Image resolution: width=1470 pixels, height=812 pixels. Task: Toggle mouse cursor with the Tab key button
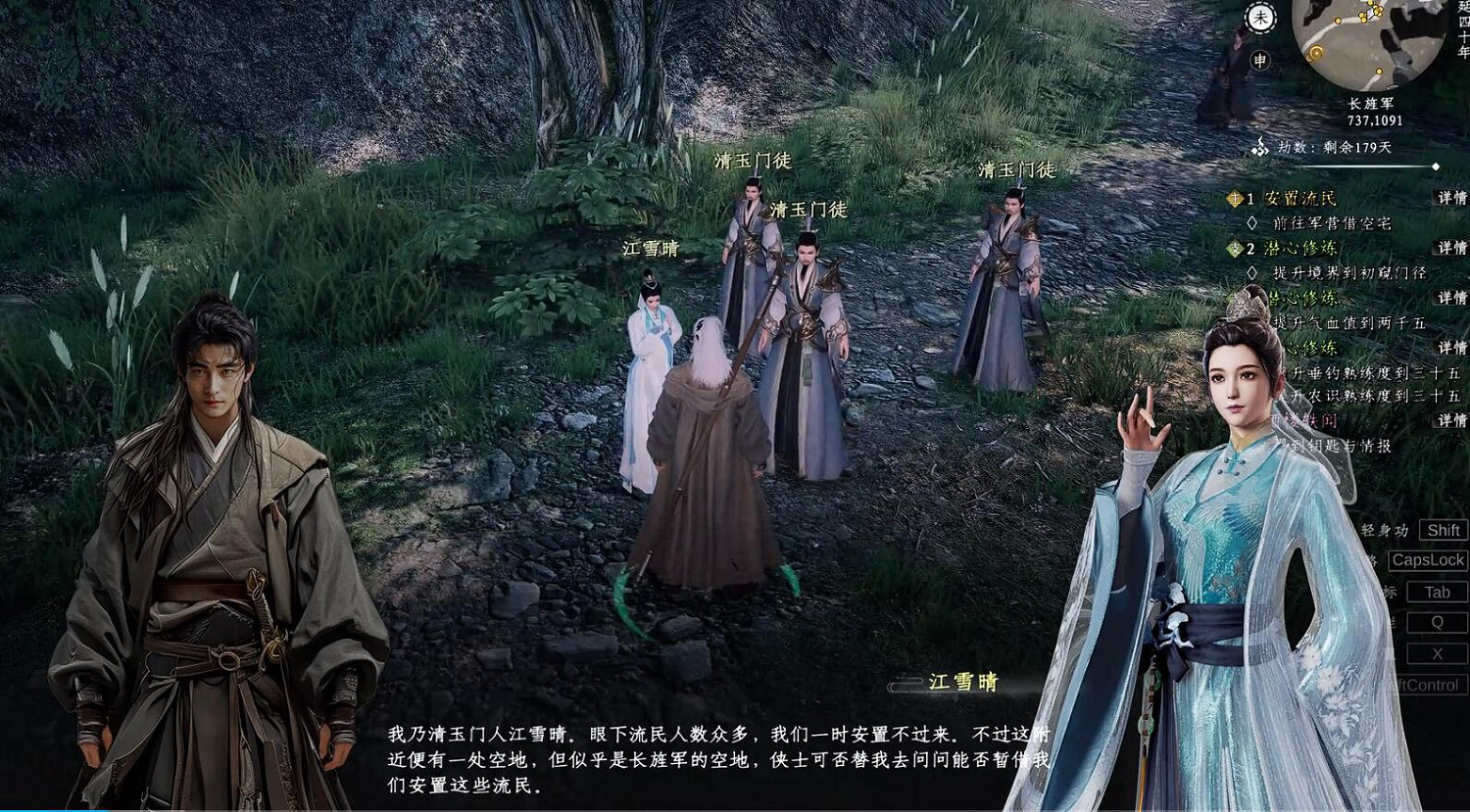[1436, 592]
